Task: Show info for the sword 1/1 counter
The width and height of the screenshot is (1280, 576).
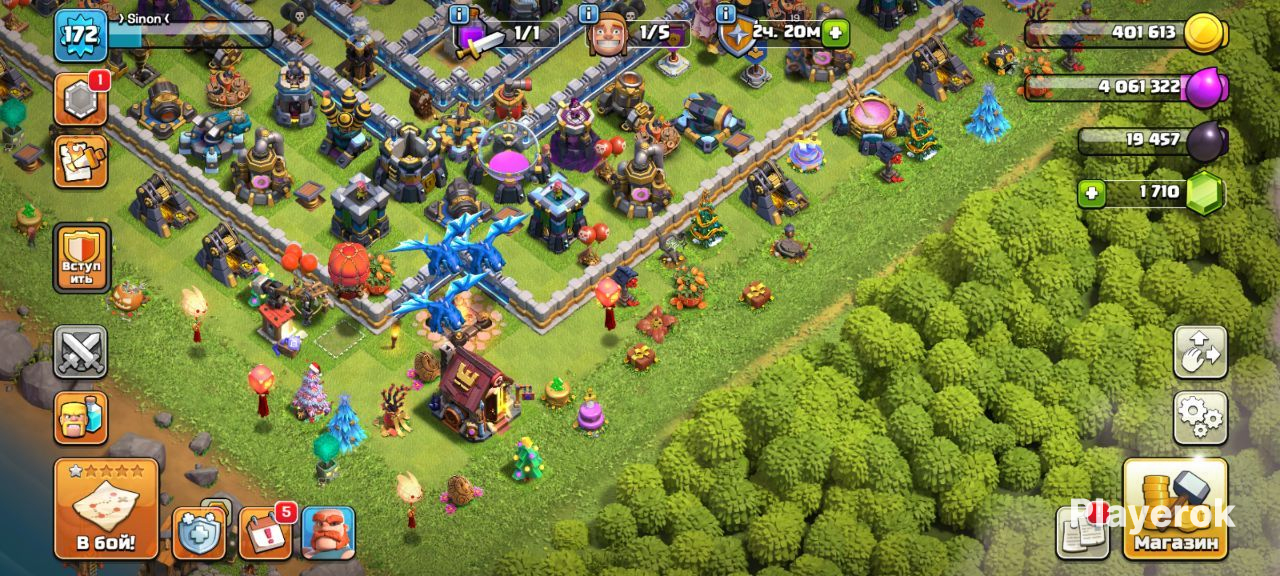Action: tap(459, 14)
